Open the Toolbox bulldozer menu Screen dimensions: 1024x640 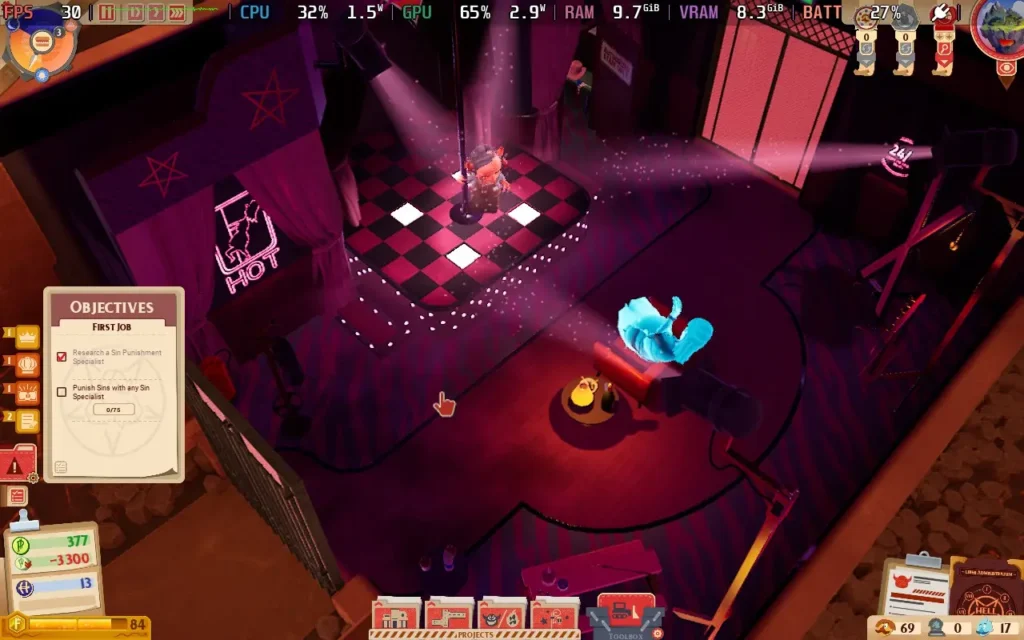tap(626, 613)
